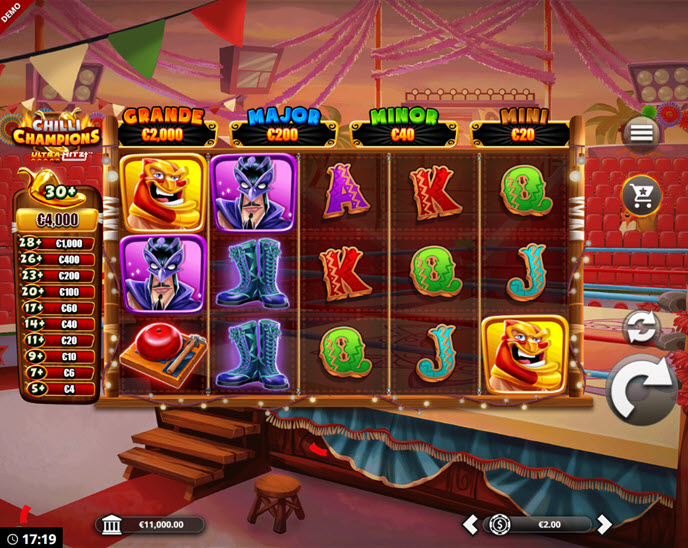
Task: Open the hamburger menu
Action: (x=641, y=133)
